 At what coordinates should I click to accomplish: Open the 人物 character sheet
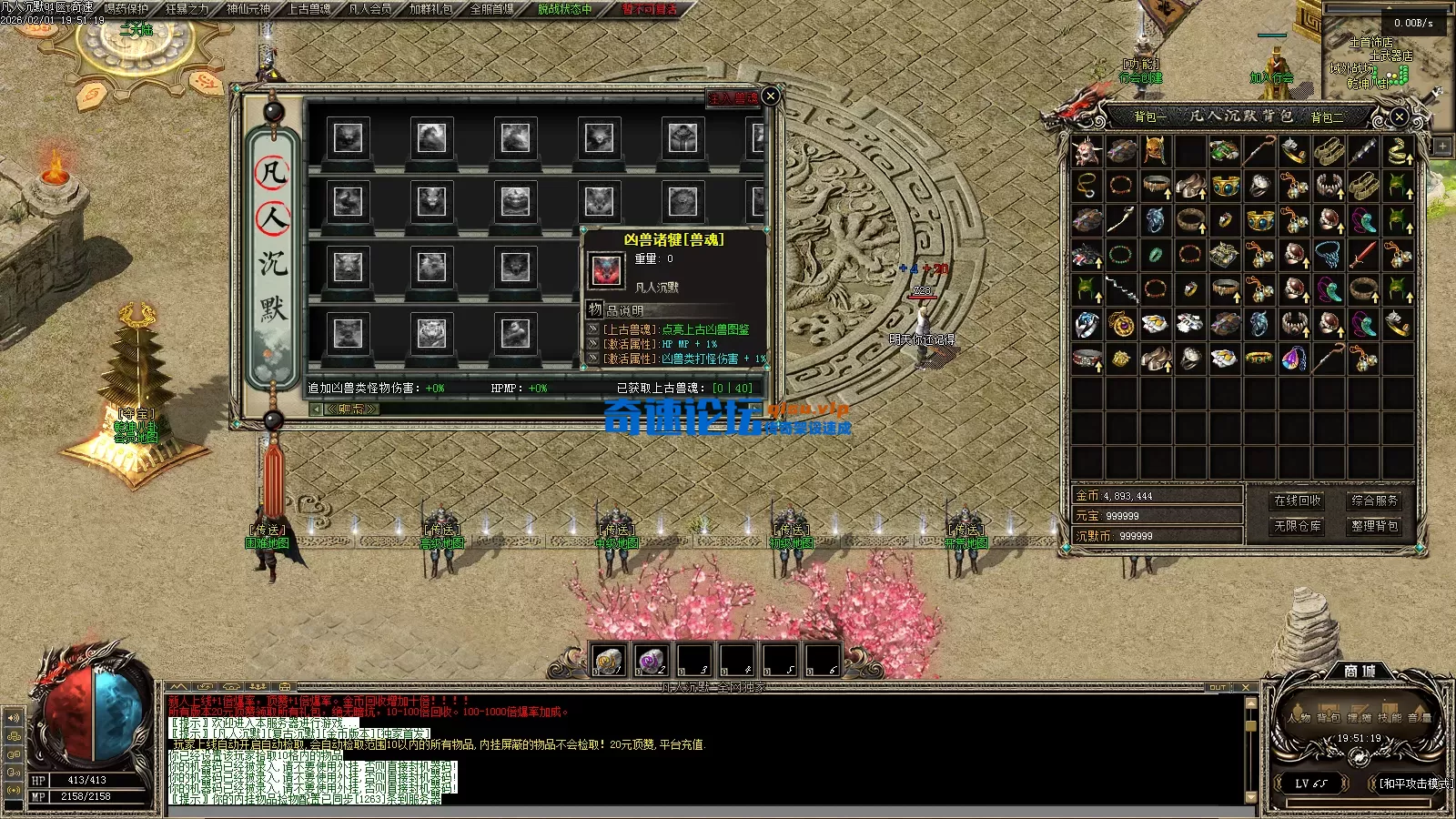1299,717
